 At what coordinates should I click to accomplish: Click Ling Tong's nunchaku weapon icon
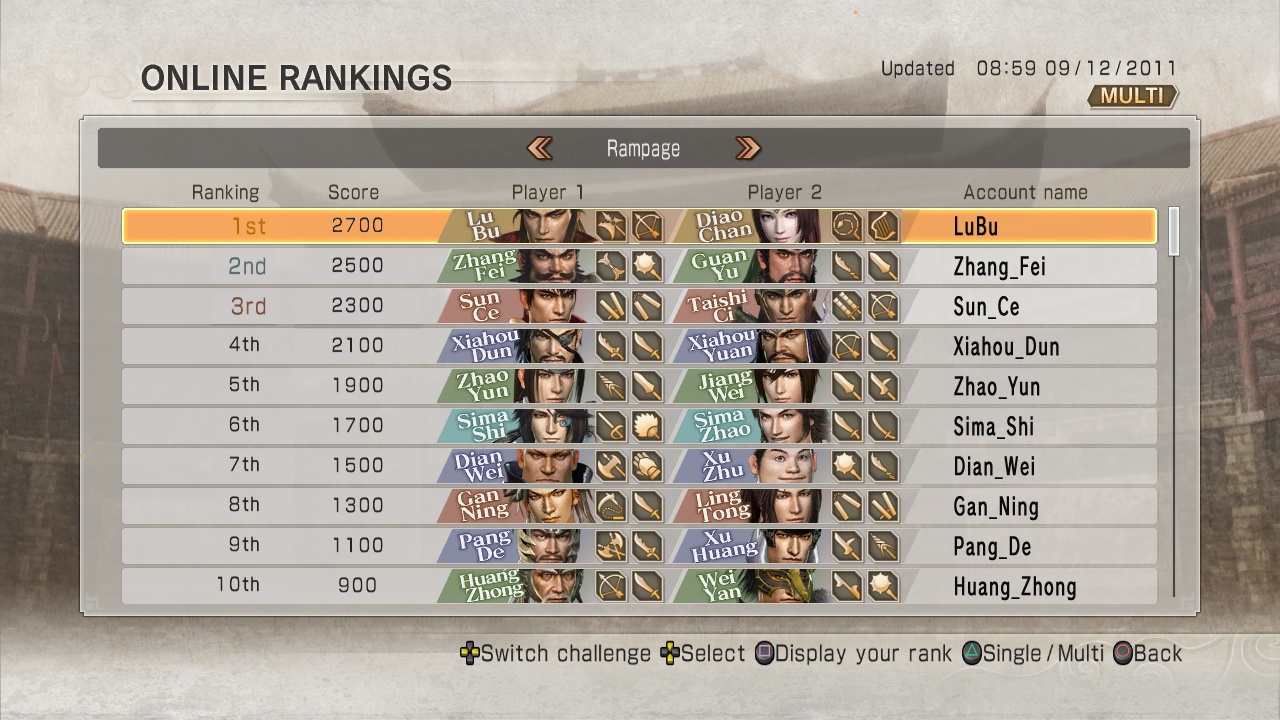click(x=845, y=506)
